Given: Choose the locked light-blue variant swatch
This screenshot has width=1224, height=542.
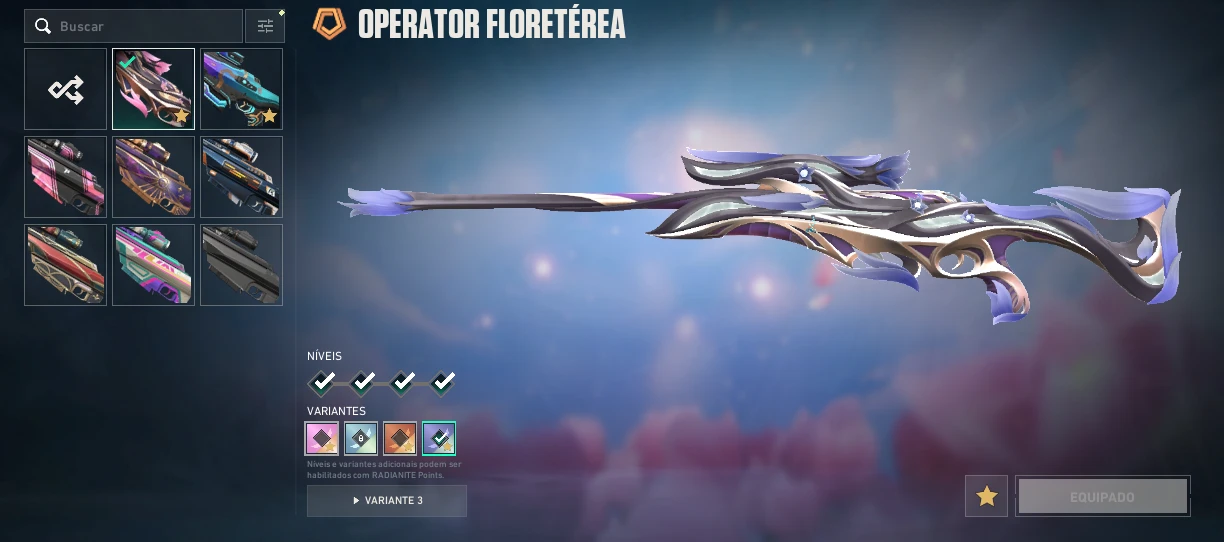Looking at the screenshot, I should [361, 438].
